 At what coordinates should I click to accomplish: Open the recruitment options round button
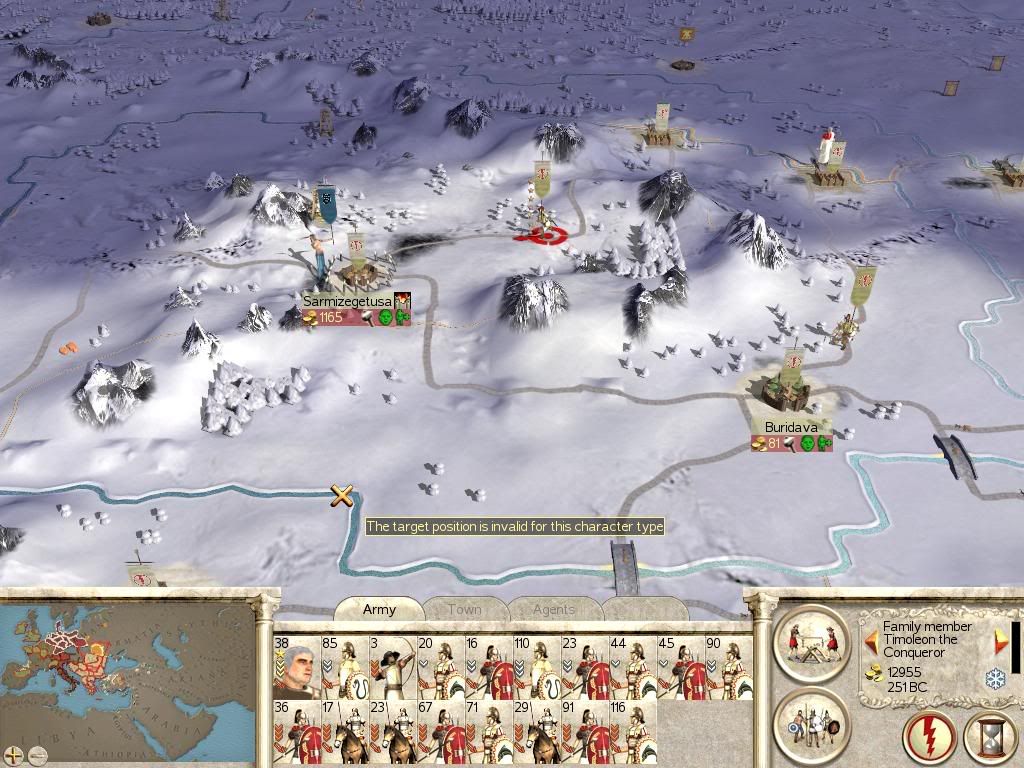(x=809, y=724)
